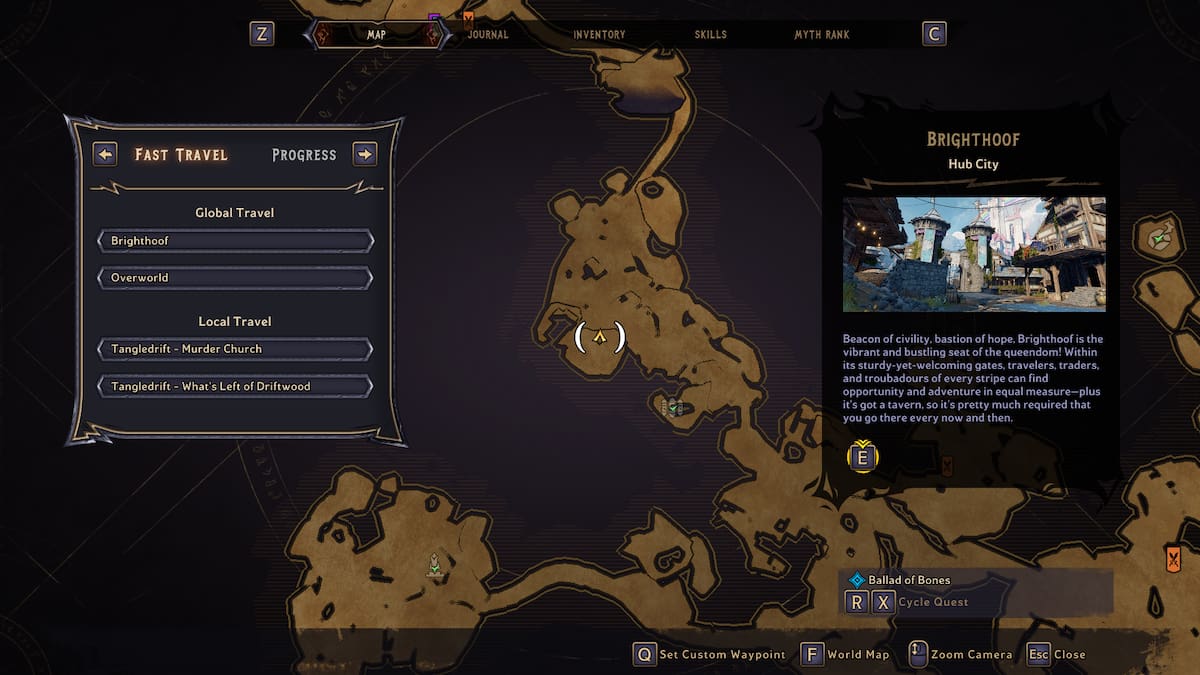The height and width of the screenshot is (675, 1200).
Task: Fast travel to Brighthoof
Action: pyautogui.click(x=235, y=241)
